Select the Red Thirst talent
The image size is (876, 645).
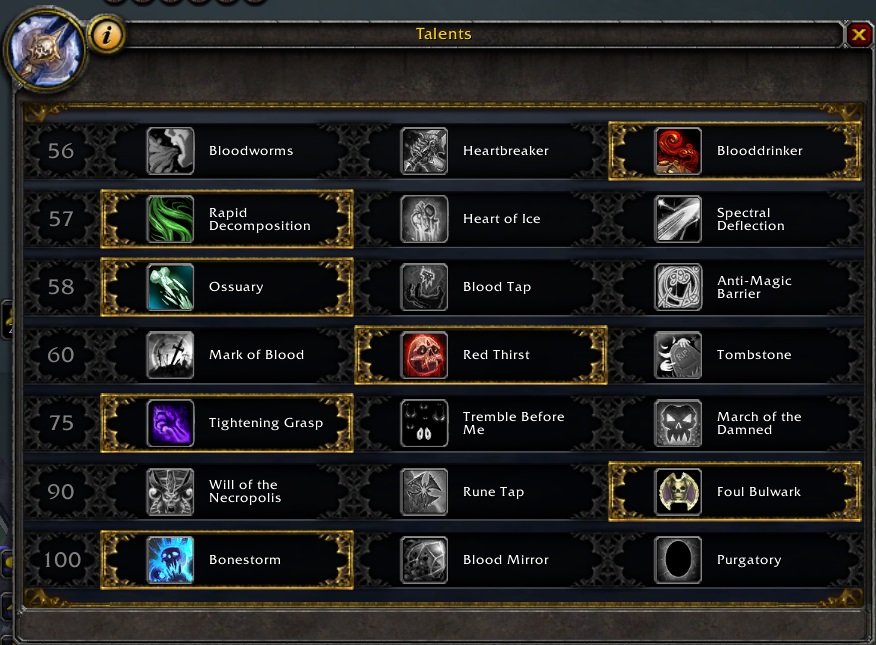[481, 355]
